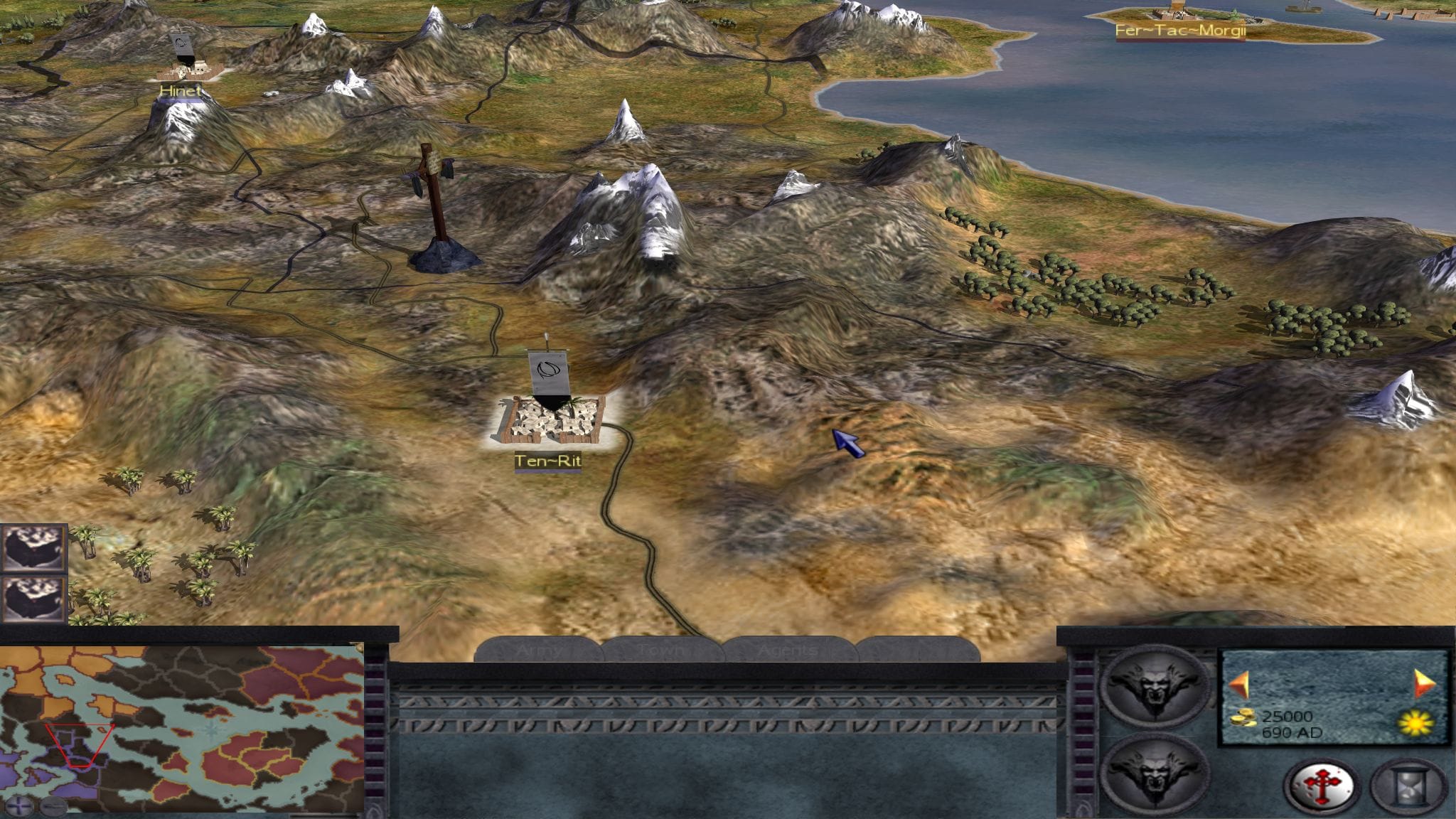
Task: Open the Army tab
Action: click(x=538, y=650)
